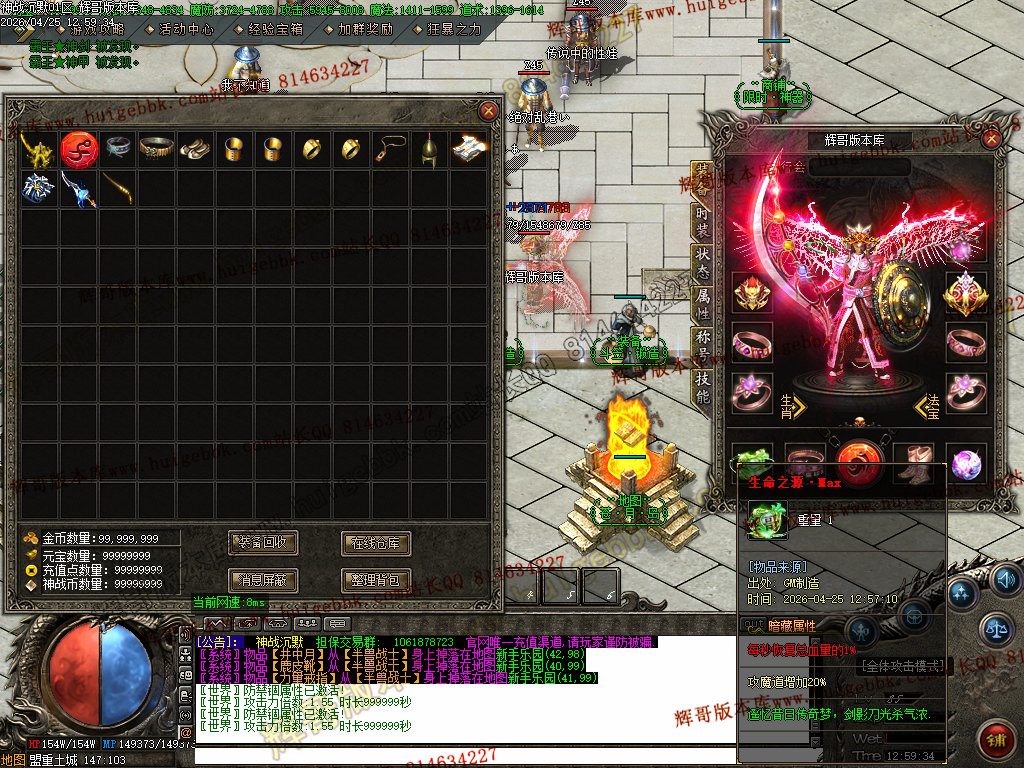Image resolution: width=1024 pixels, height=768 pixels.
Task: Select the 狂暴之力 berserk power entry
Action: point(452,30)
